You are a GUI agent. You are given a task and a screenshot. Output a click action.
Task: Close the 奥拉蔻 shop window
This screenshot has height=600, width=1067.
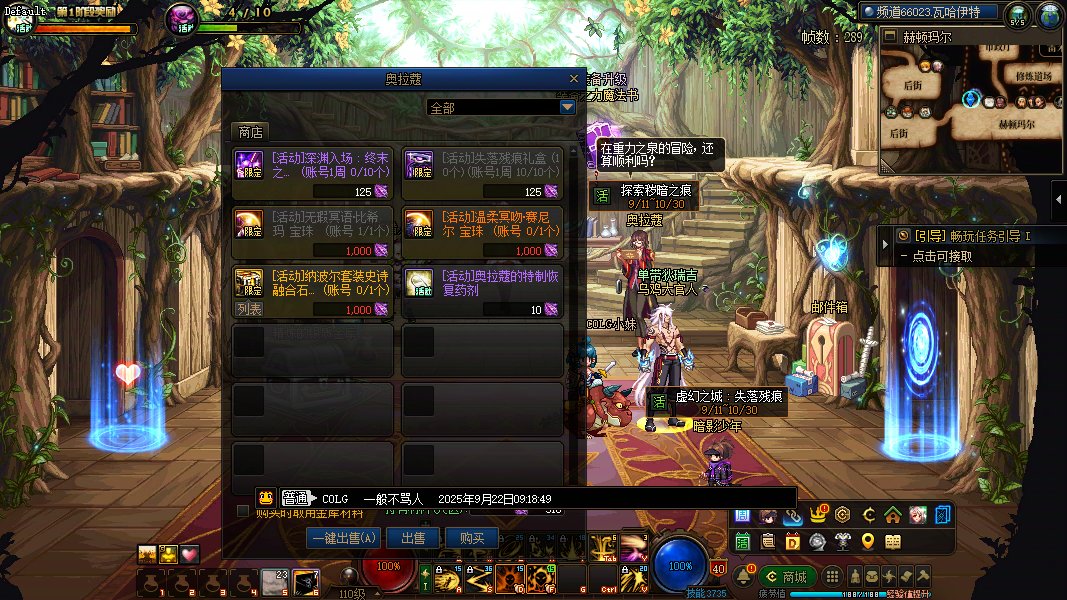point(573,78)
